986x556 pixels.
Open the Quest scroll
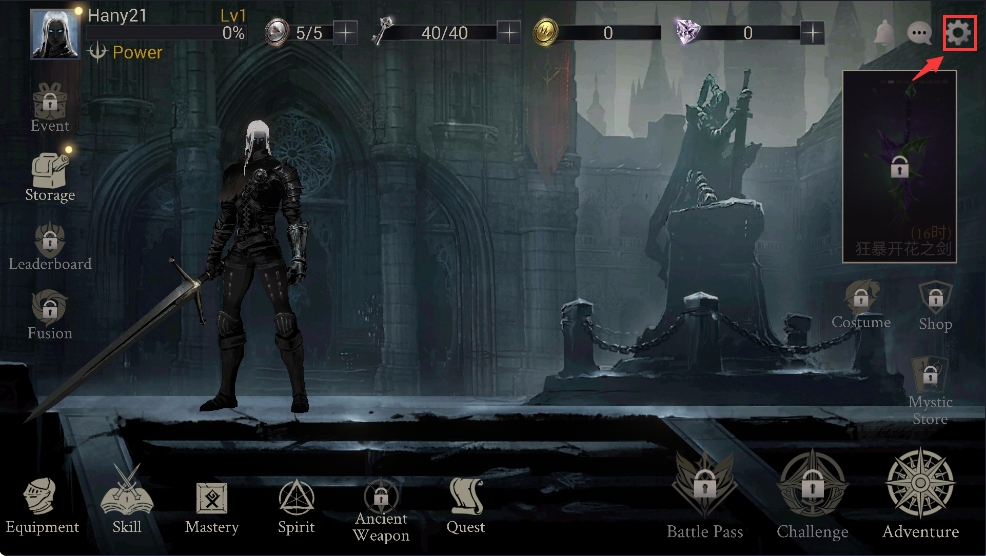pos(466,503)
